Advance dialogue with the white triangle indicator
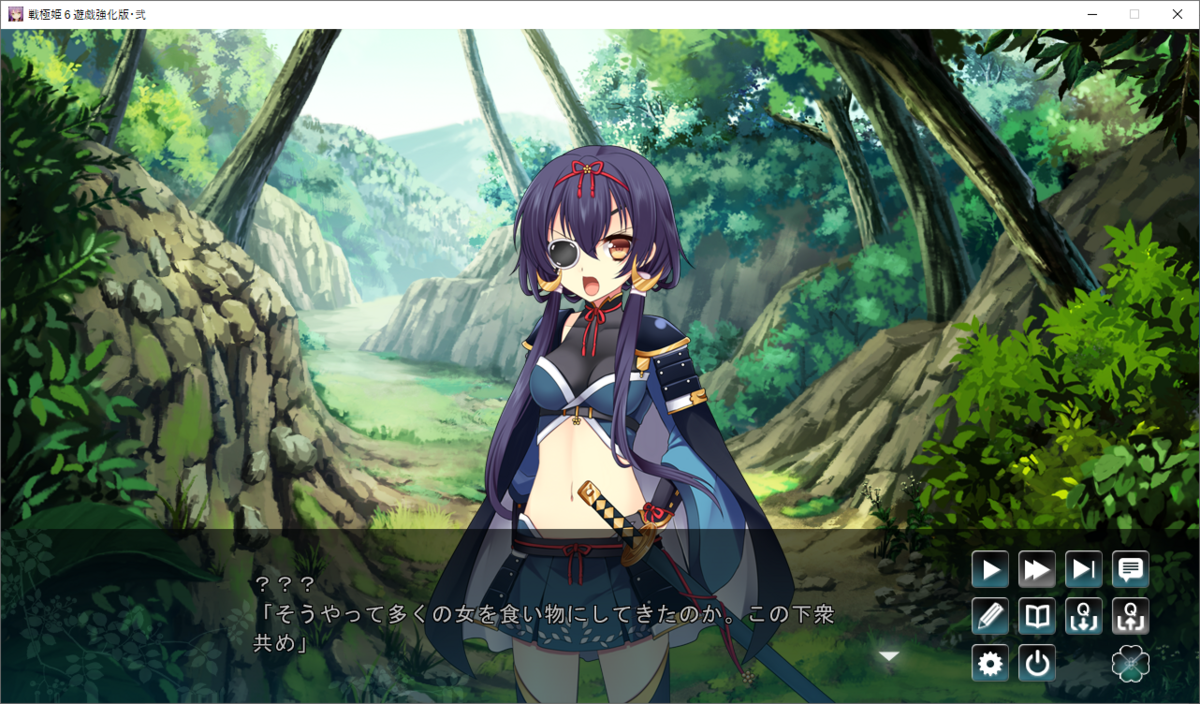 click(889, 656)
